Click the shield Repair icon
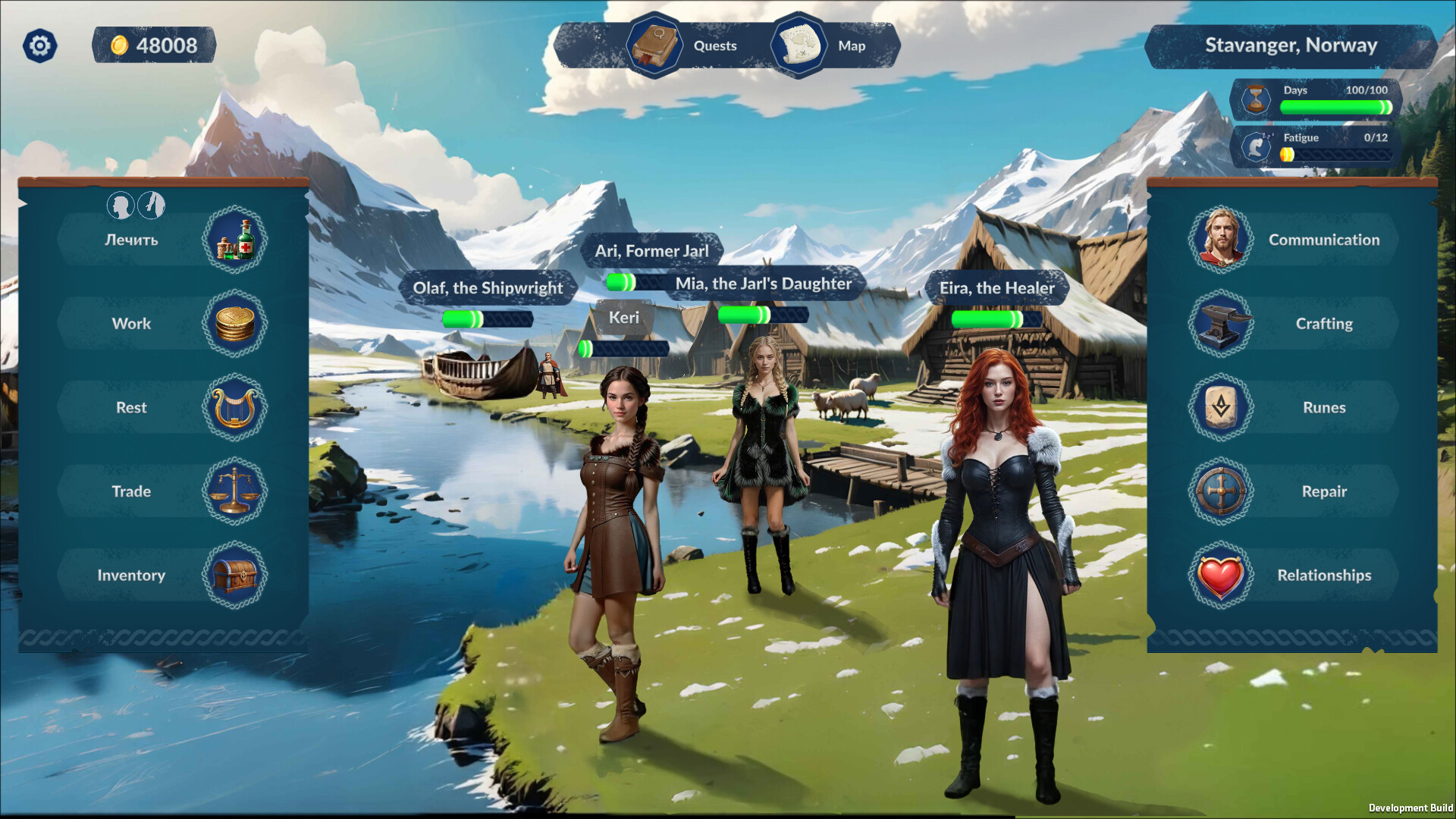This screenshot has height=819, width=1456. click(1222, 491)
